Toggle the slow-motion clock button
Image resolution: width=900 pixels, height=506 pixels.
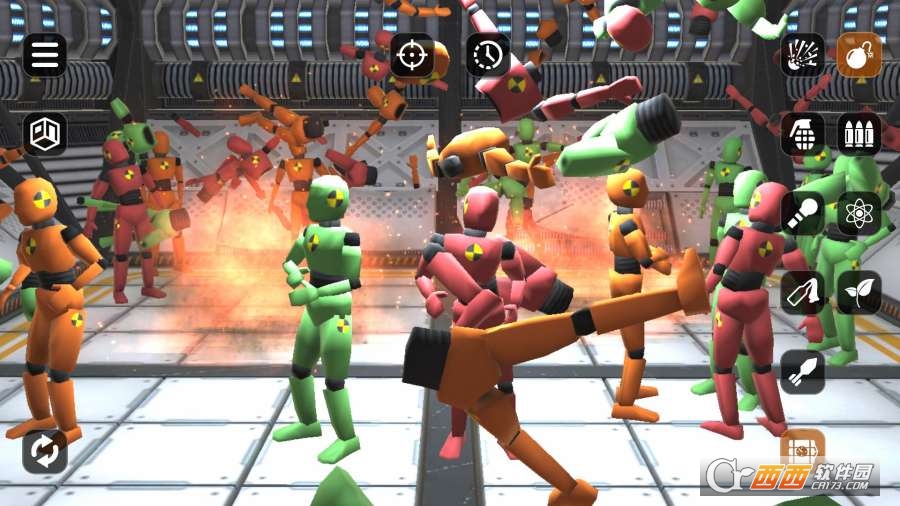pyautogui.click(x=488, y=55)
